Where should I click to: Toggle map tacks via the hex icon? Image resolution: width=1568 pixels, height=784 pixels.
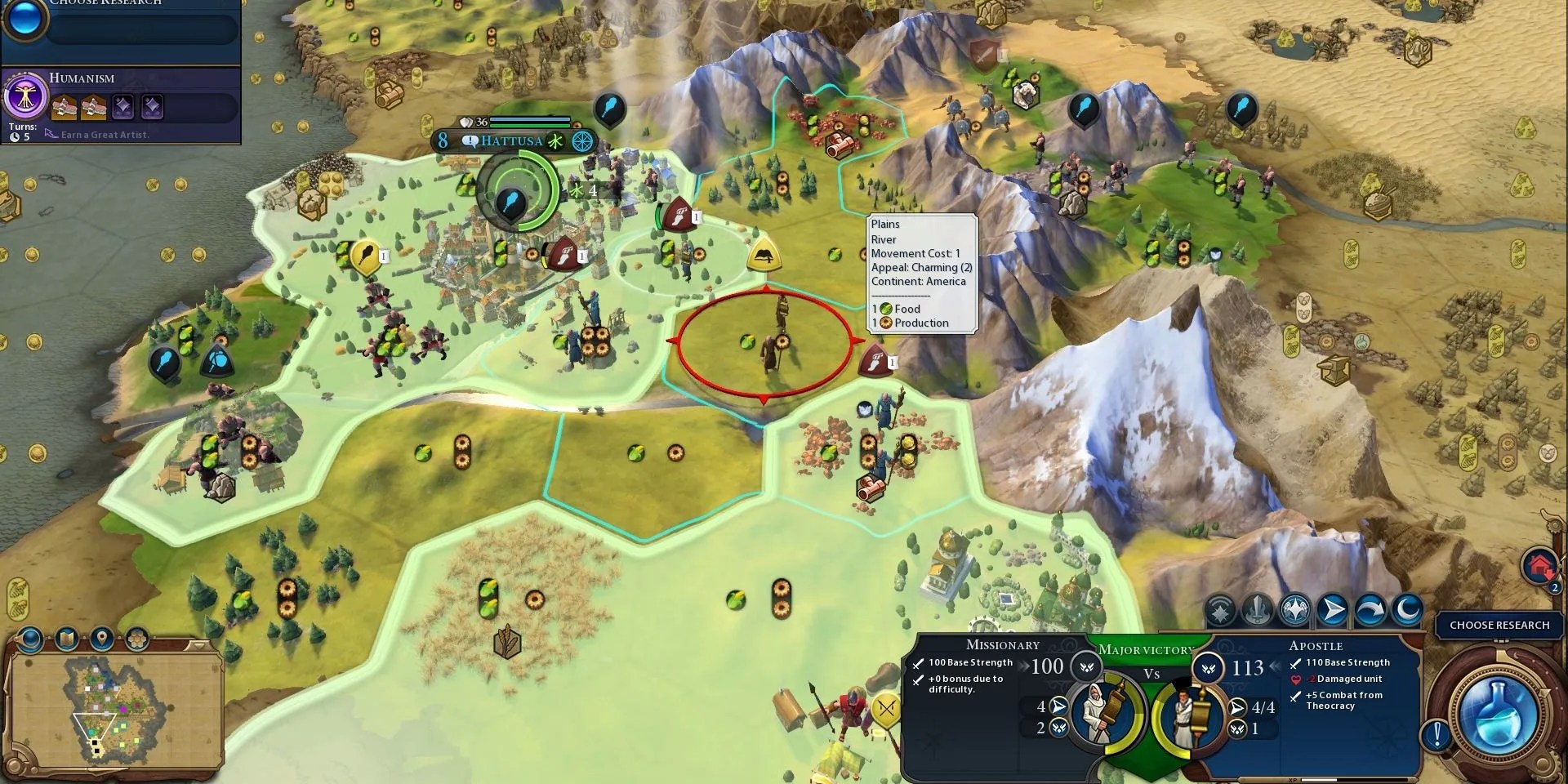[136, 637]
